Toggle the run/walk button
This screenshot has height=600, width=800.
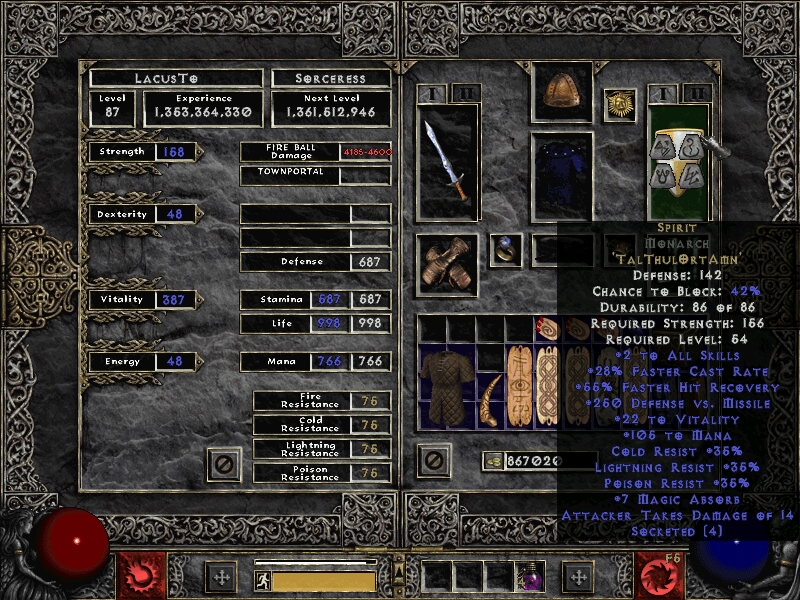click(261, 579)
